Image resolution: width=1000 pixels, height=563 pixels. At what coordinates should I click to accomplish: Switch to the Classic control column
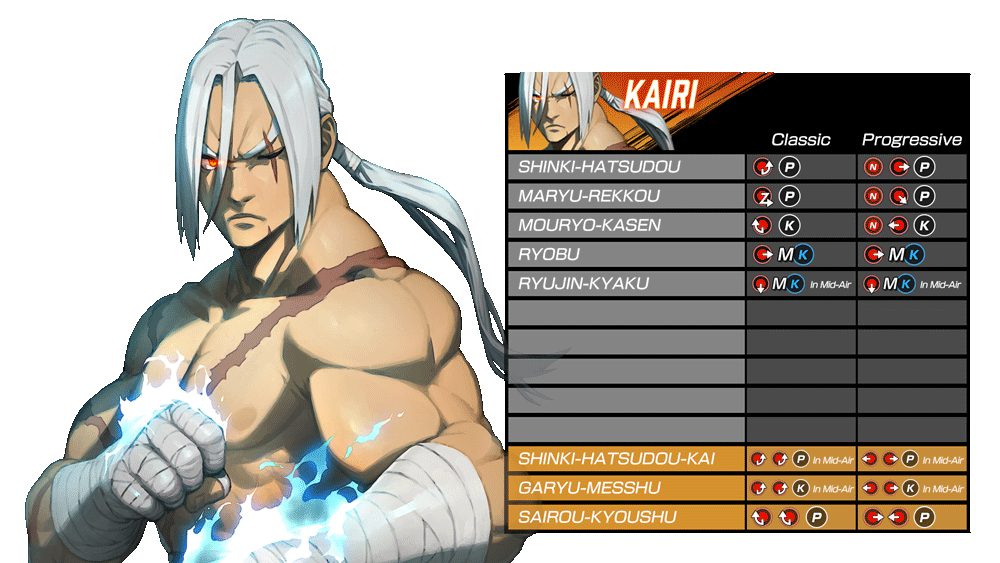pos(801,140)
